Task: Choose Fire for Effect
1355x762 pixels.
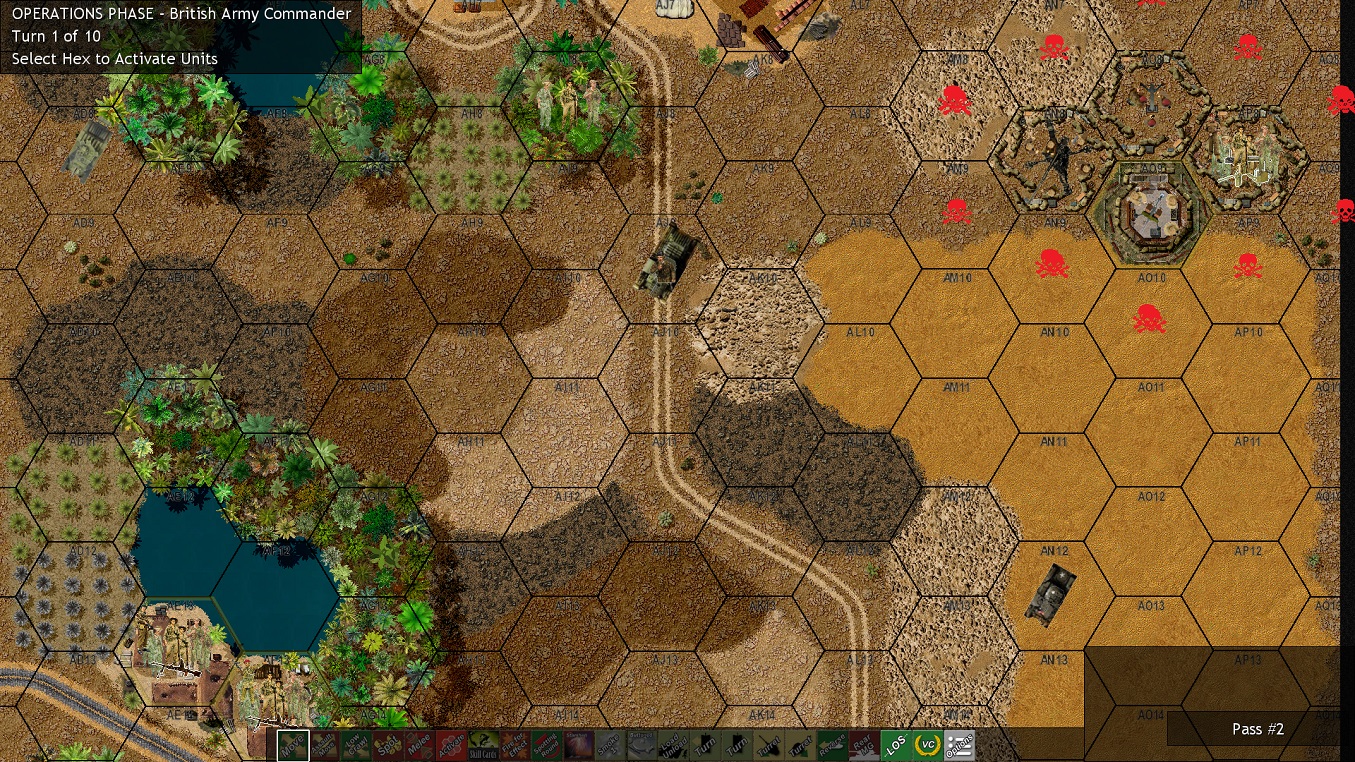Action: pyautogui.click(x=514, y=745)
